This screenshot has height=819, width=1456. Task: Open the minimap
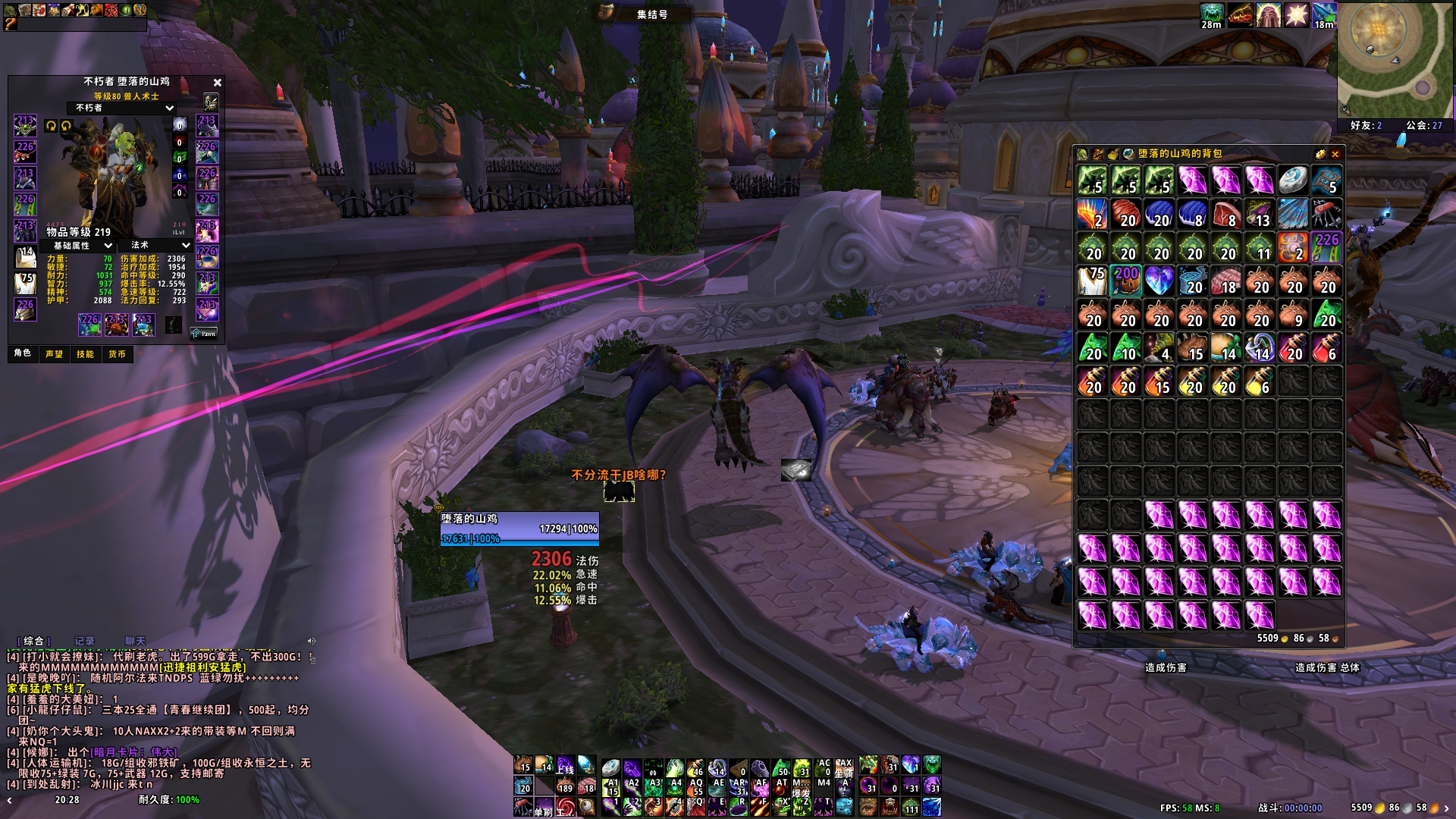pos(1384,61)
